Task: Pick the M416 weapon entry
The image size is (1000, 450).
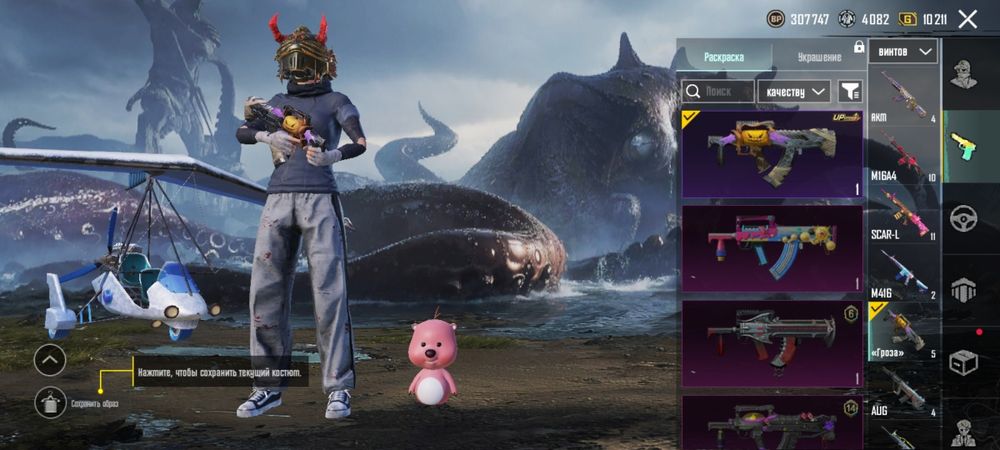Action: tap(904, 272)
